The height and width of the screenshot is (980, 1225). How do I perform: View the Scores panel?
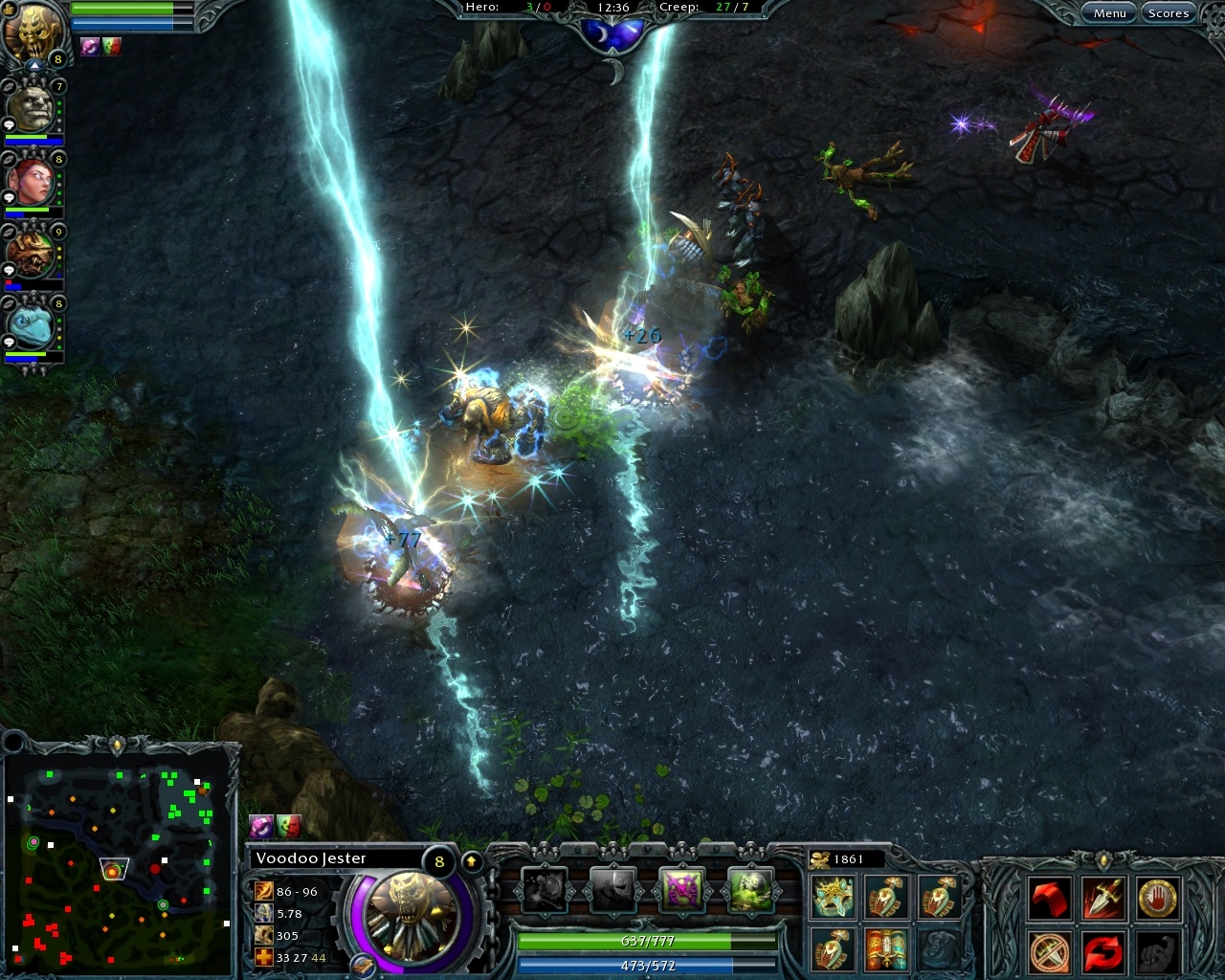click(x=1169, y=12)
